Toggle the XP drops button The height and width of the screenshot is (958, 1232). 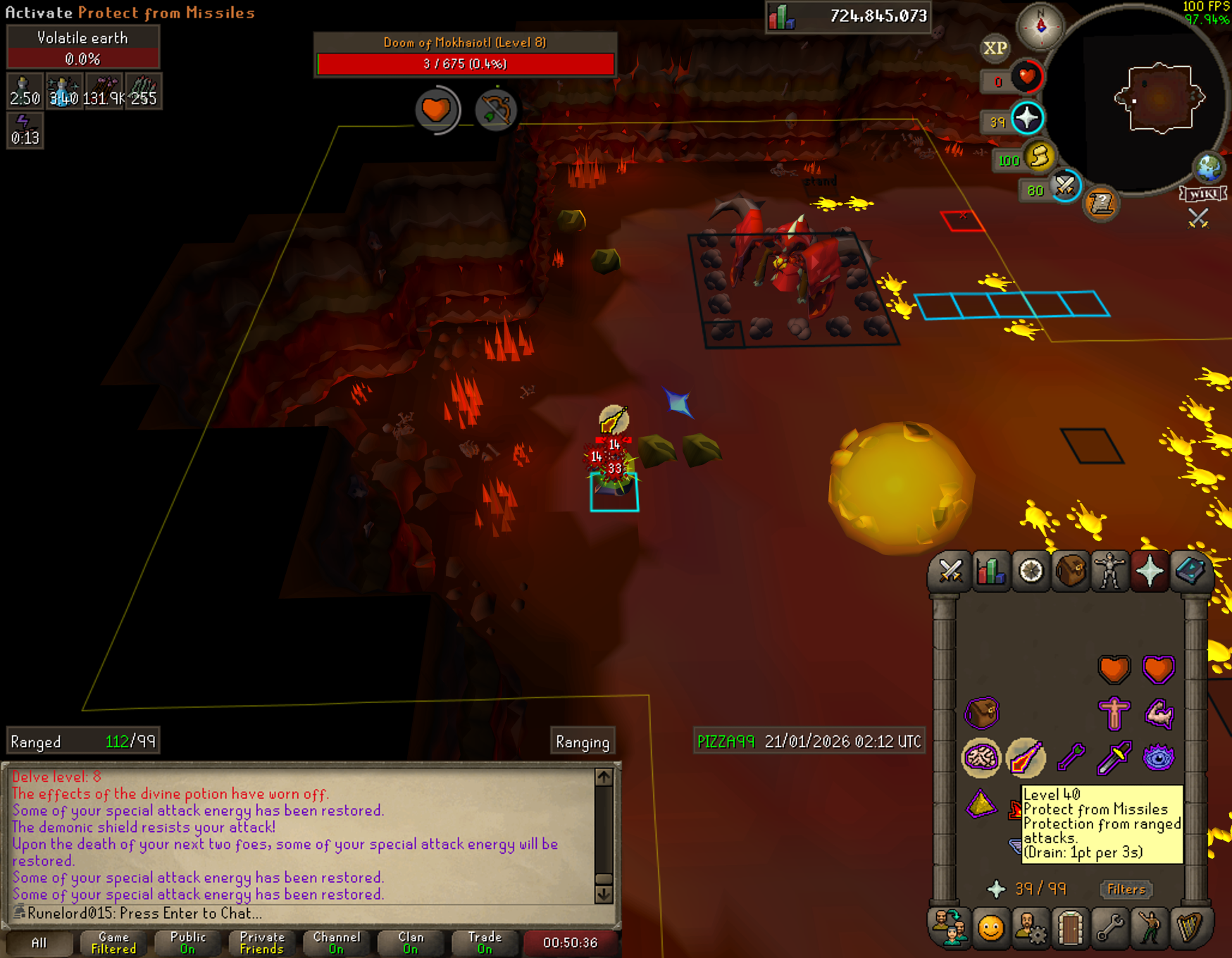995,49
